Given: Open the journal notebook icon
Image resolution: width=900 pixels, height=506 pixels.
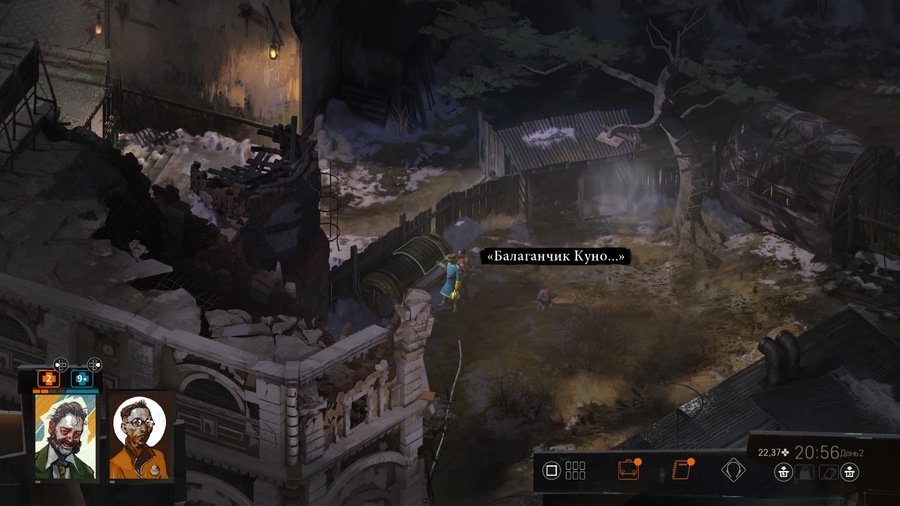Looking at the screenshot, I should click(x=683, y=469).
